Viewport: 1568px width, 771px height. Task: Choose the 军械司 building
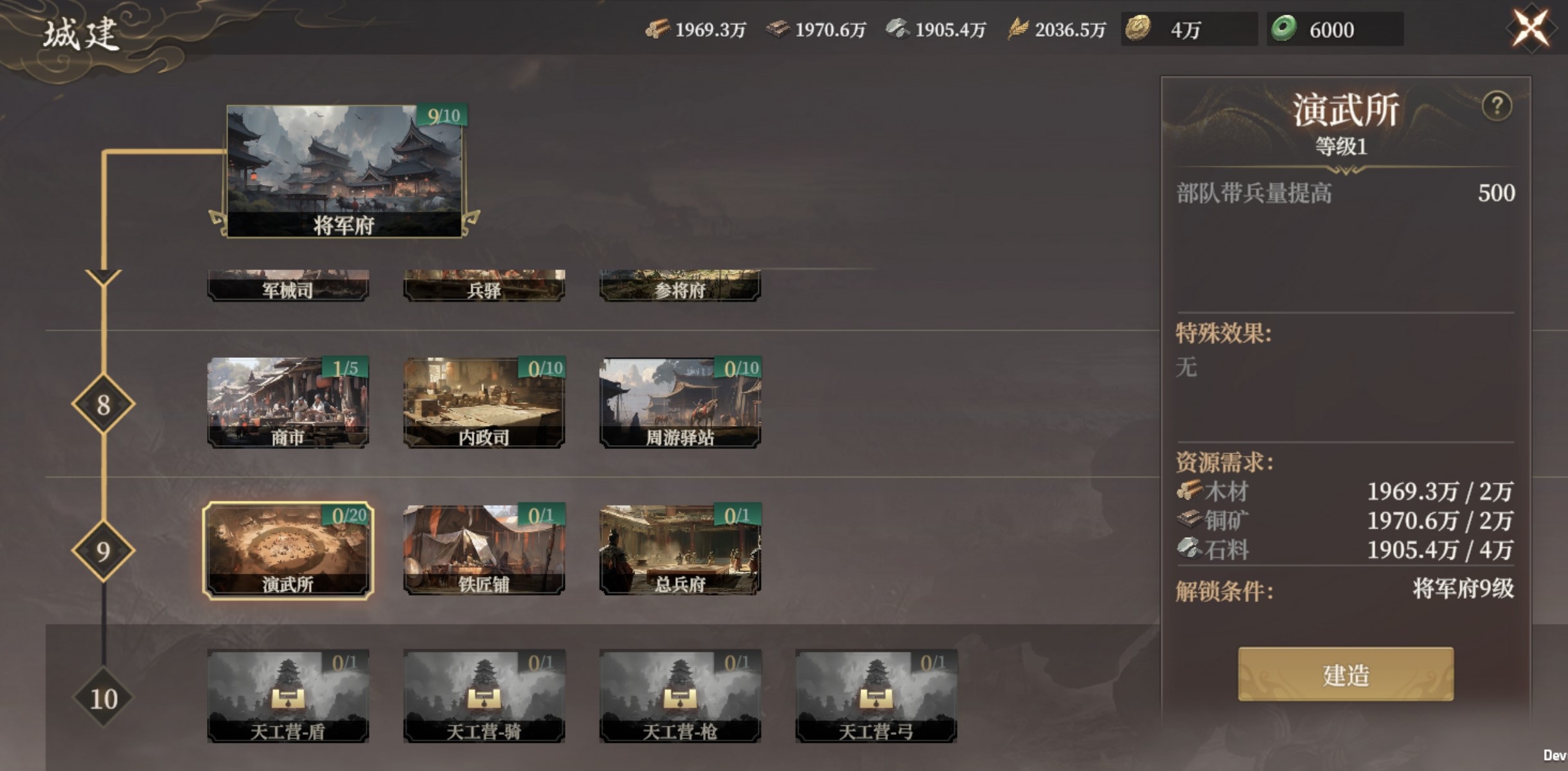[x=288, y=286]
